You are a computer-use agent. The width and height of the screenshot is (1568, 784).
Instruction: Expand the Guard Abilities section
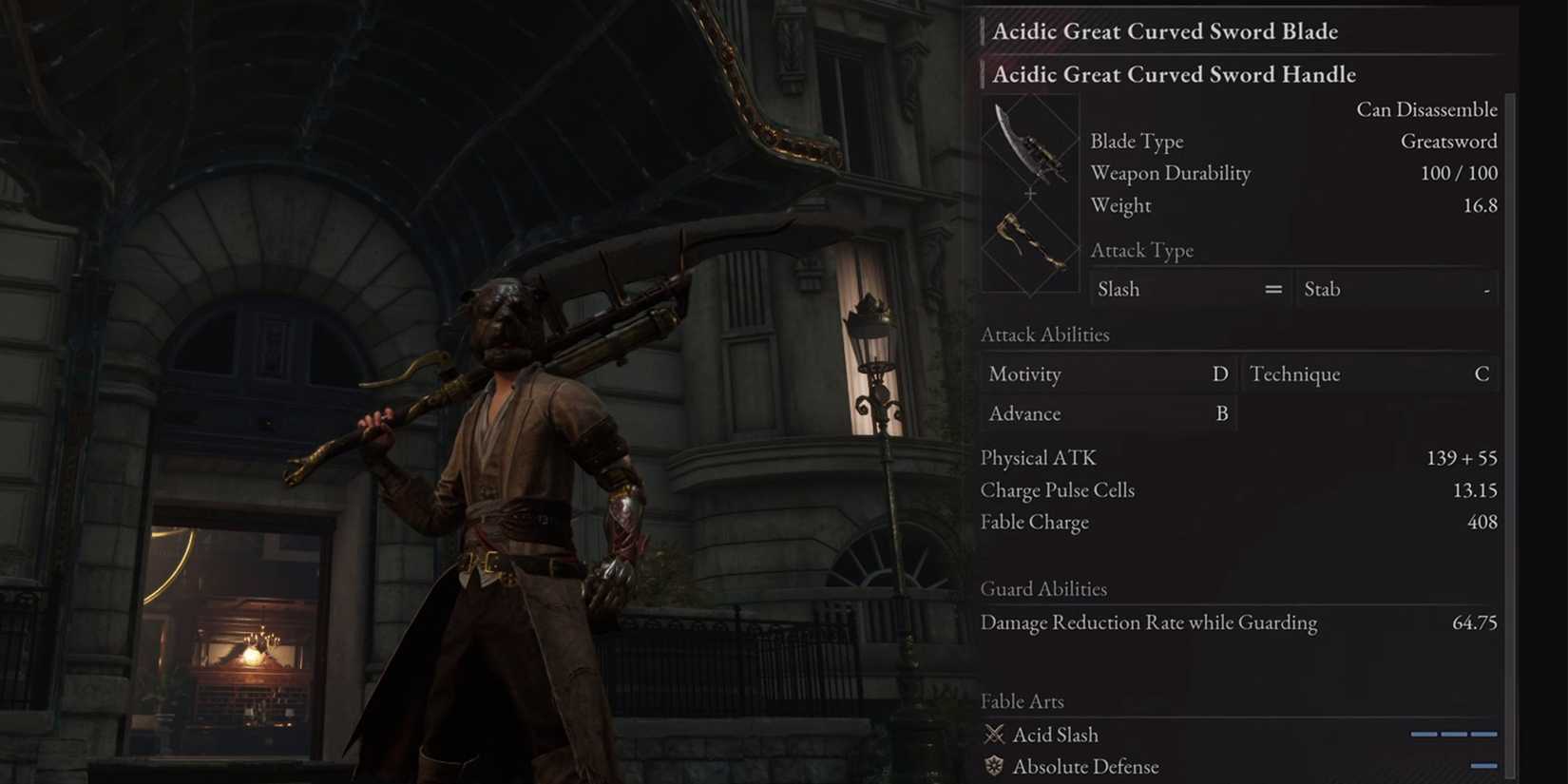click(x=1044, y=588)
